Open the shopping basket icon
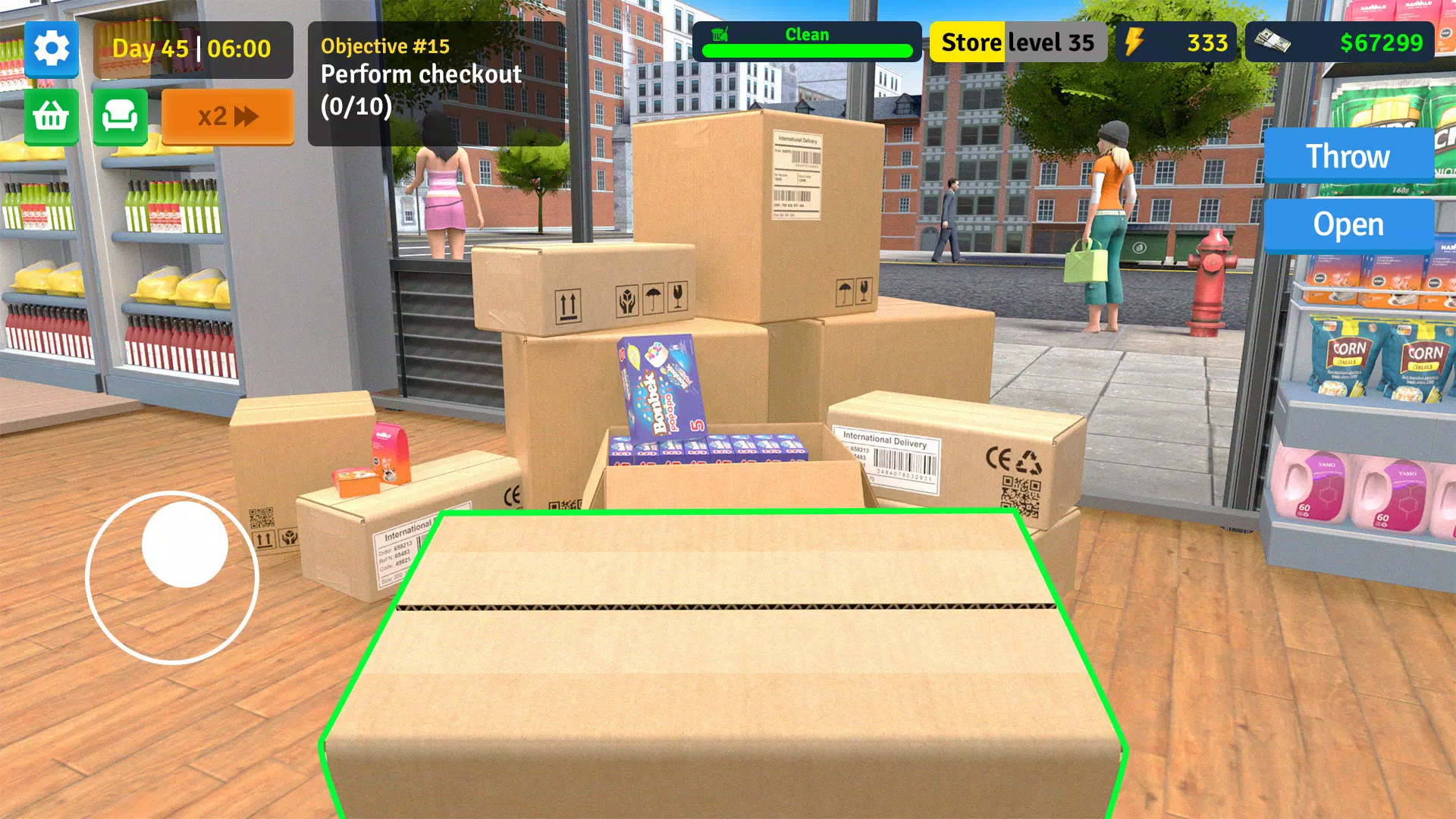This screenshot has height=819, width=1456. point(50,115)
